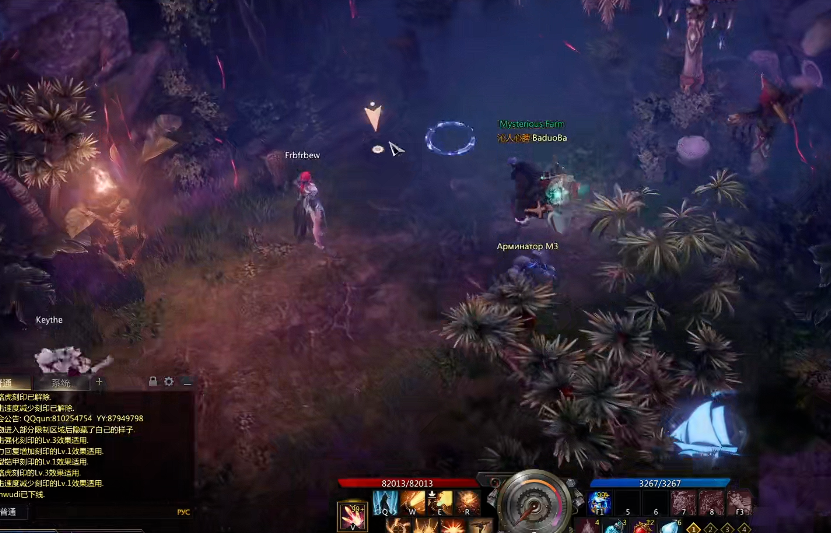Image resolution: width=831 pixels, height=533 pixels.
Task: Toggle the chat window lock icon
Action: point(153,382)
